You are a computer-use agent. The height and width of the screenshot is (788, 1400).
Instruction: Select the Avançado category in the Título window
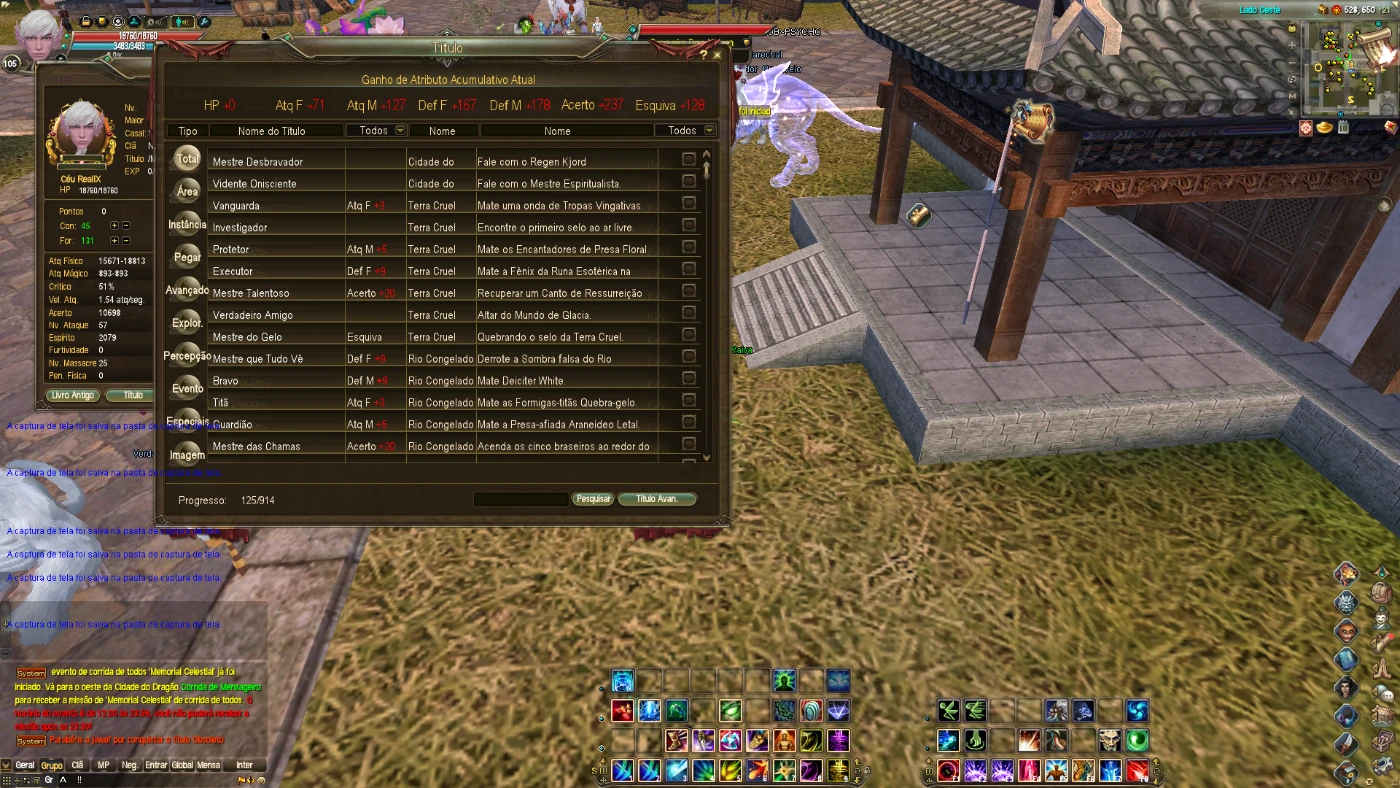186,290
